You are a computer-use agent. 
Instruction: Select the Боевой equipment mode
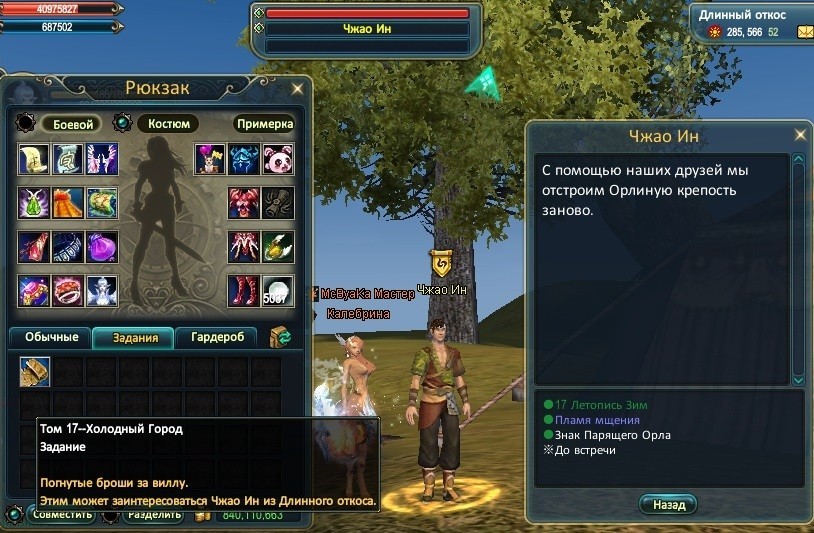pos(72,124)
